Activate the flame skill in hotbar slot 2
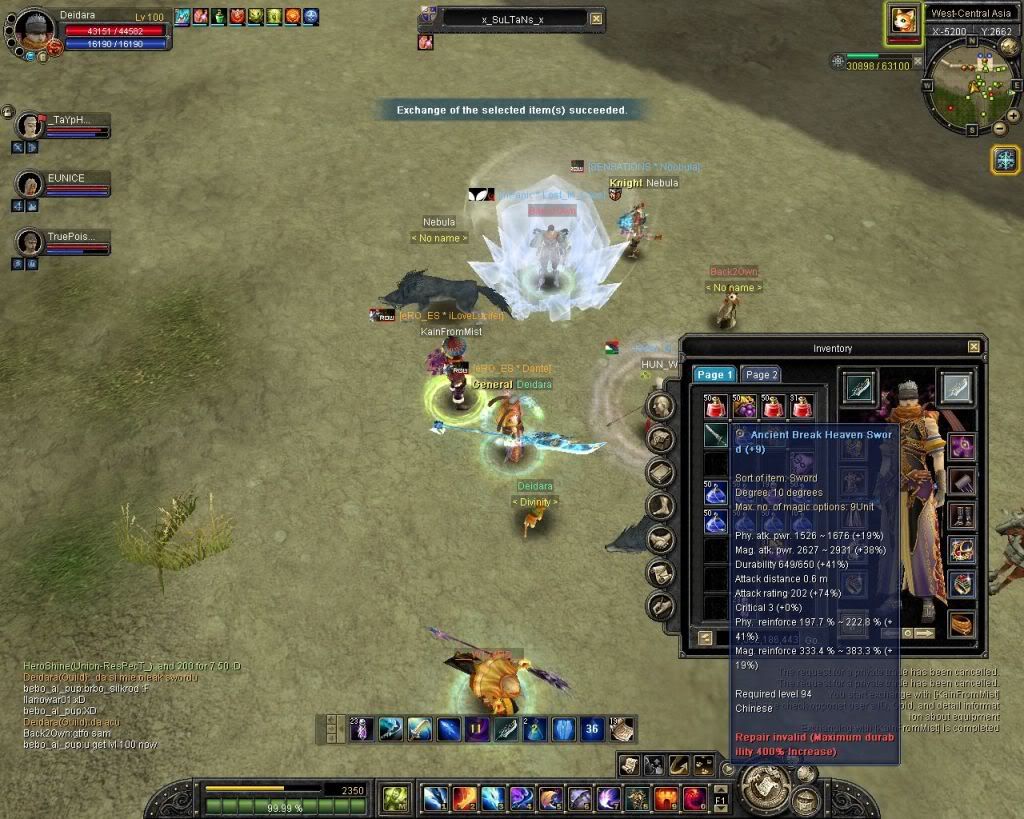Image resolution: width=1024 pixels, height=819 pixels. 464,798
